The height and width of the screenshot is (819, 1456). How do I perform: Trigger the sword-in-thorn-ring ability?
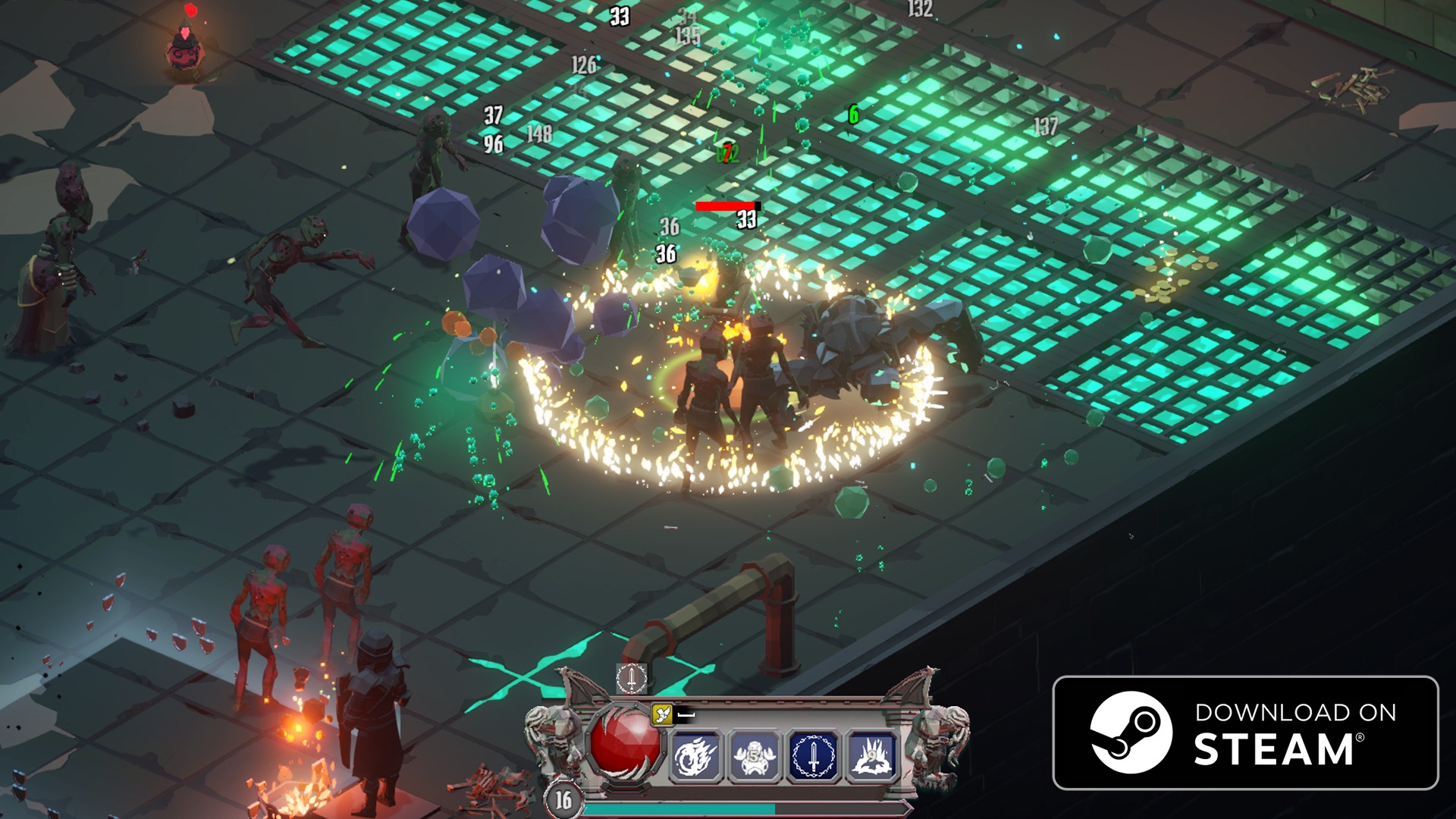coord(813,756)
